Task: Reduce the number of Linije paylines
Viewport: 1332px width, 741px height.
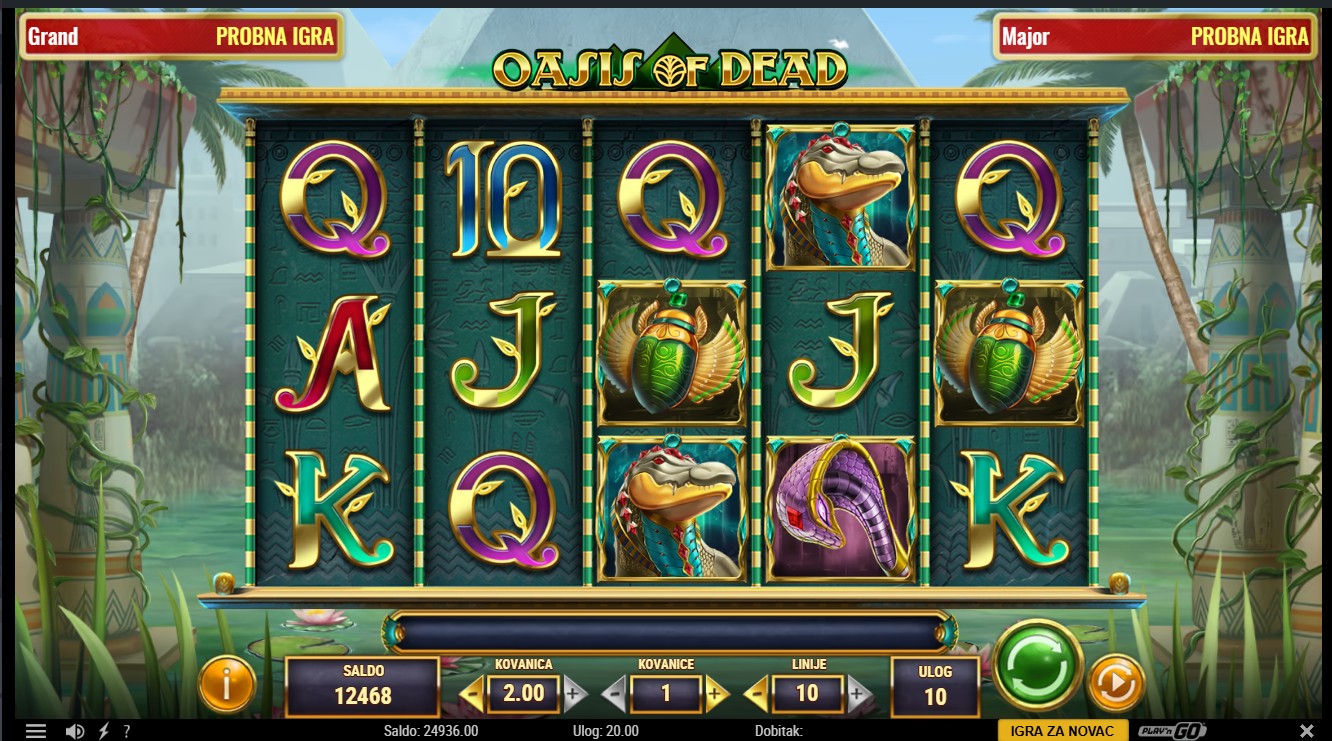Action: 757,693
